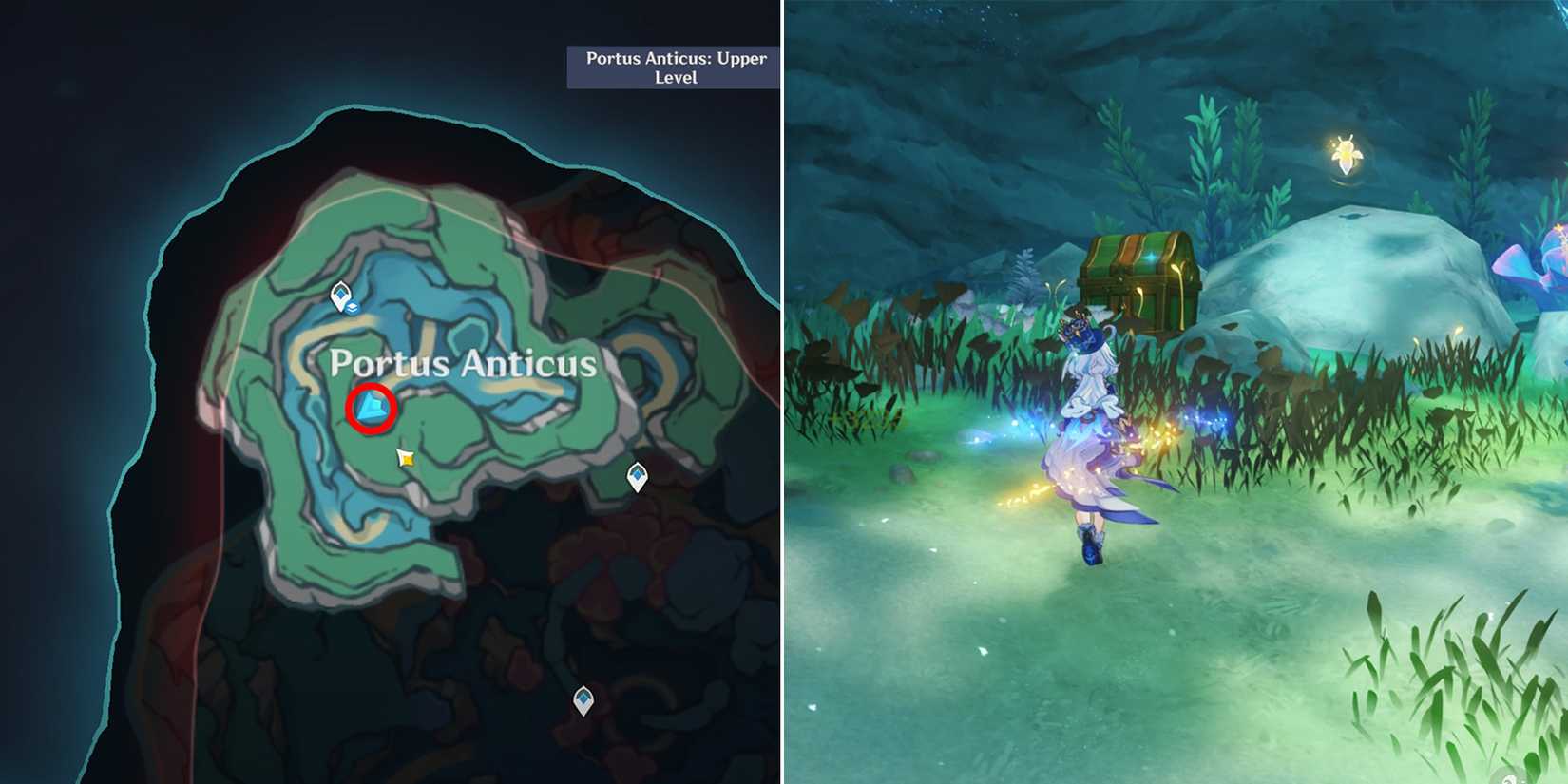This screenshot has height=784, width=1568.
Task: Click the teleport waypoint on the eastern map edge
Action: 635,476
